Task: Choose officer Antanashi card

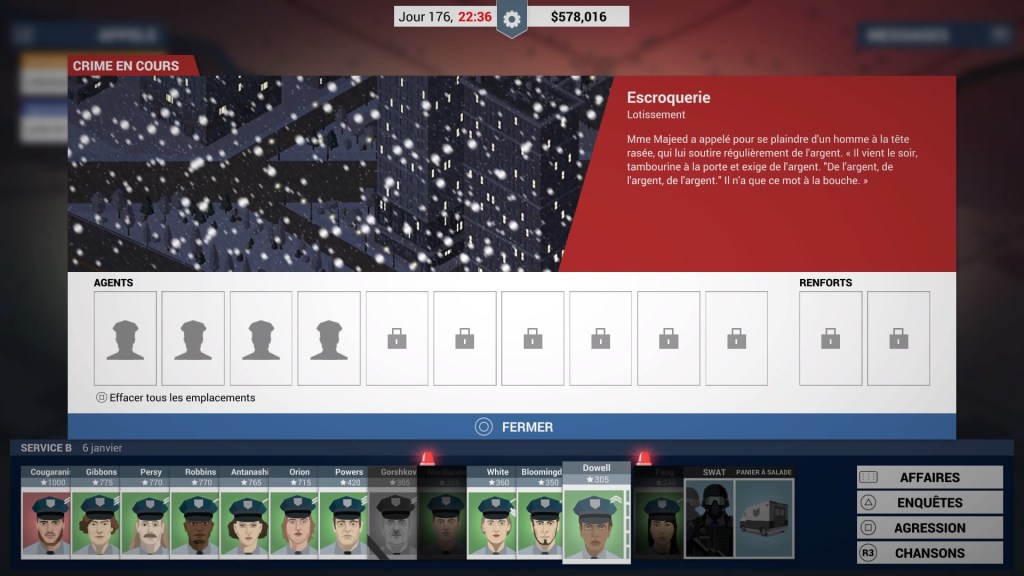Action: click(245, 511)
